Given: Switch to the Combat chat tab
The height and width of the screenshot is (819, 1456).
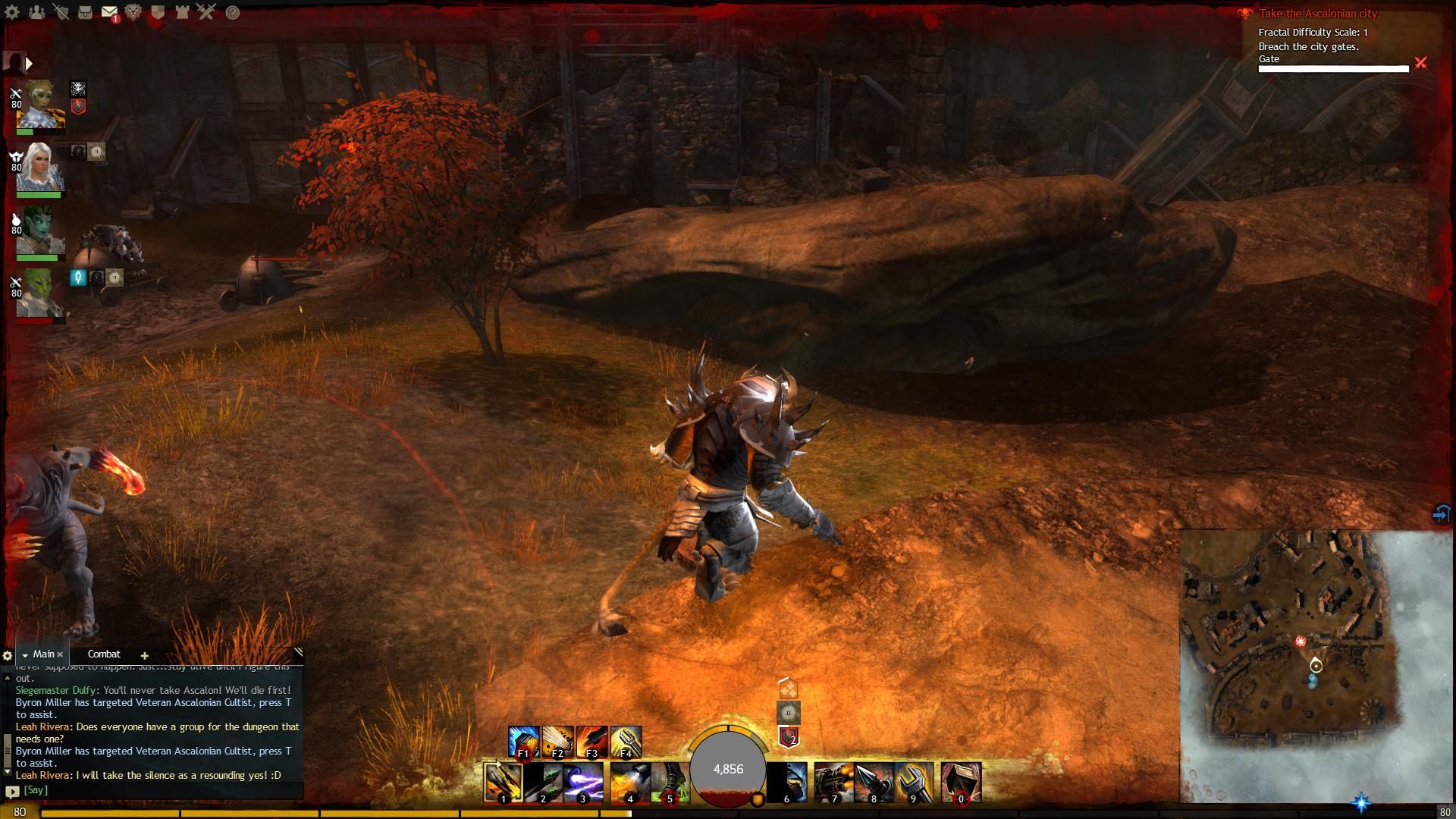Looking at the screenshot, I should tap(104, 654).
